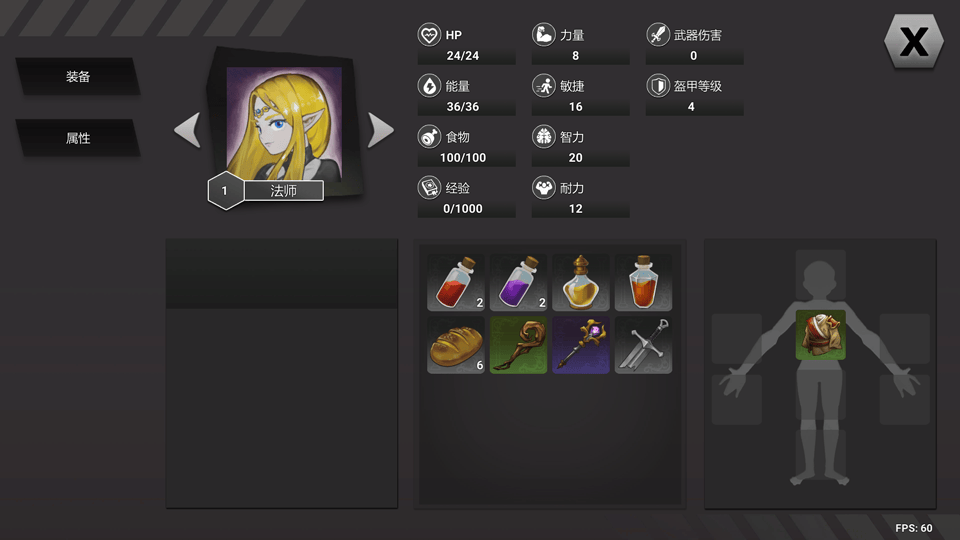Click the equipped robe on body slot
Image resolution: width=960 pixels, height=540 pixels.
(820, 335)
